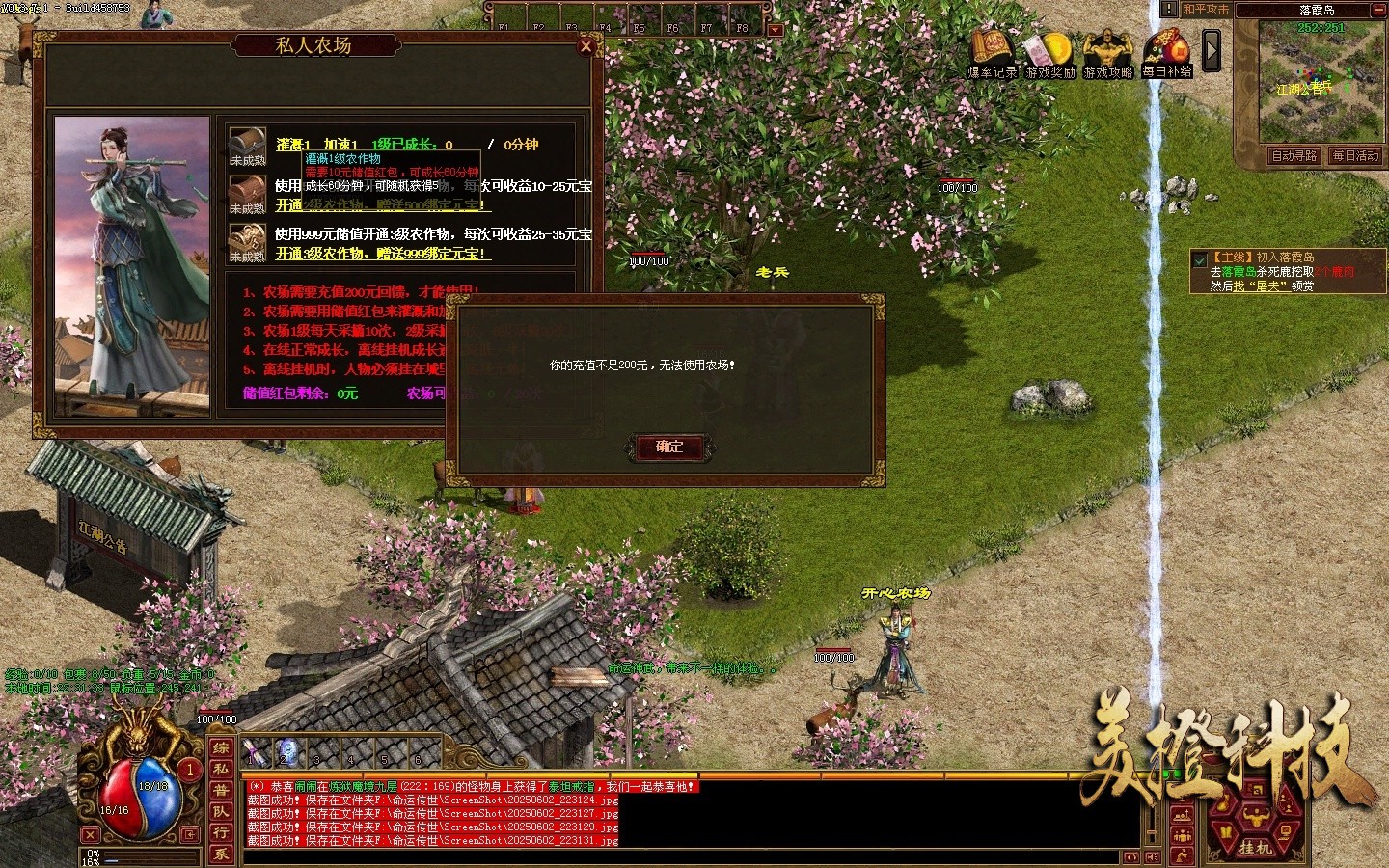Confirm the recharge warning with 确定
Viewport: 1389px width, 868px height.
[669, 447]
